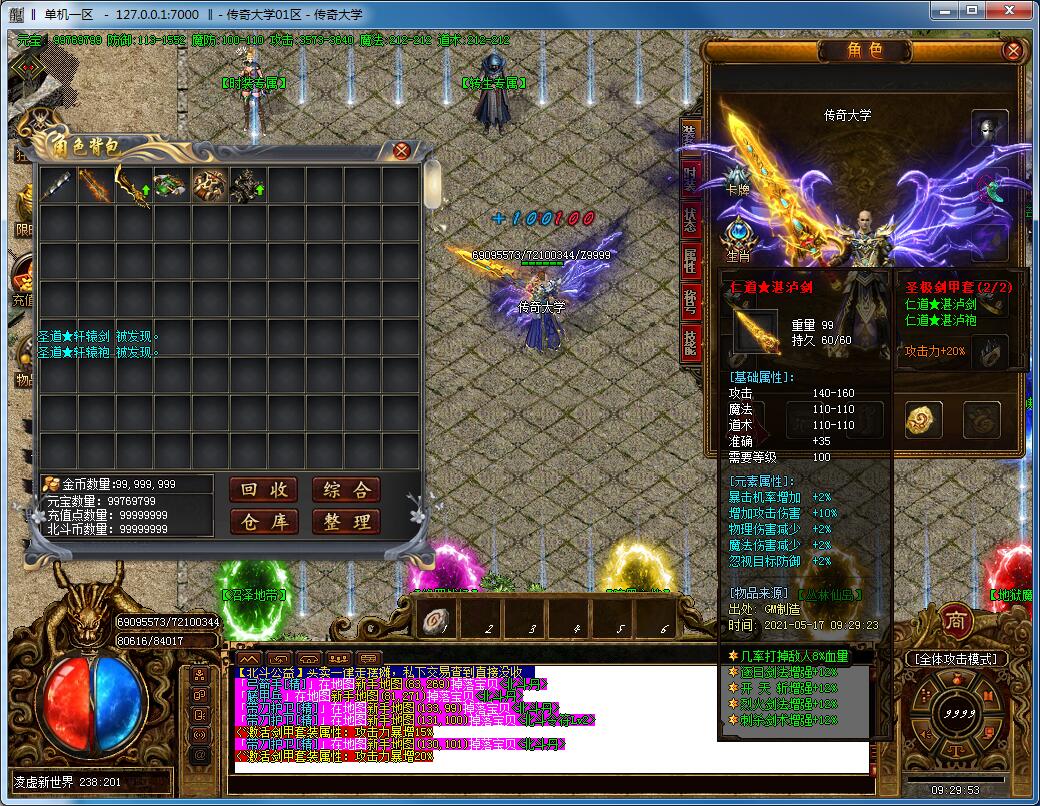
Task: Use the item in hotbar slot 1
Action: [433, 620]
